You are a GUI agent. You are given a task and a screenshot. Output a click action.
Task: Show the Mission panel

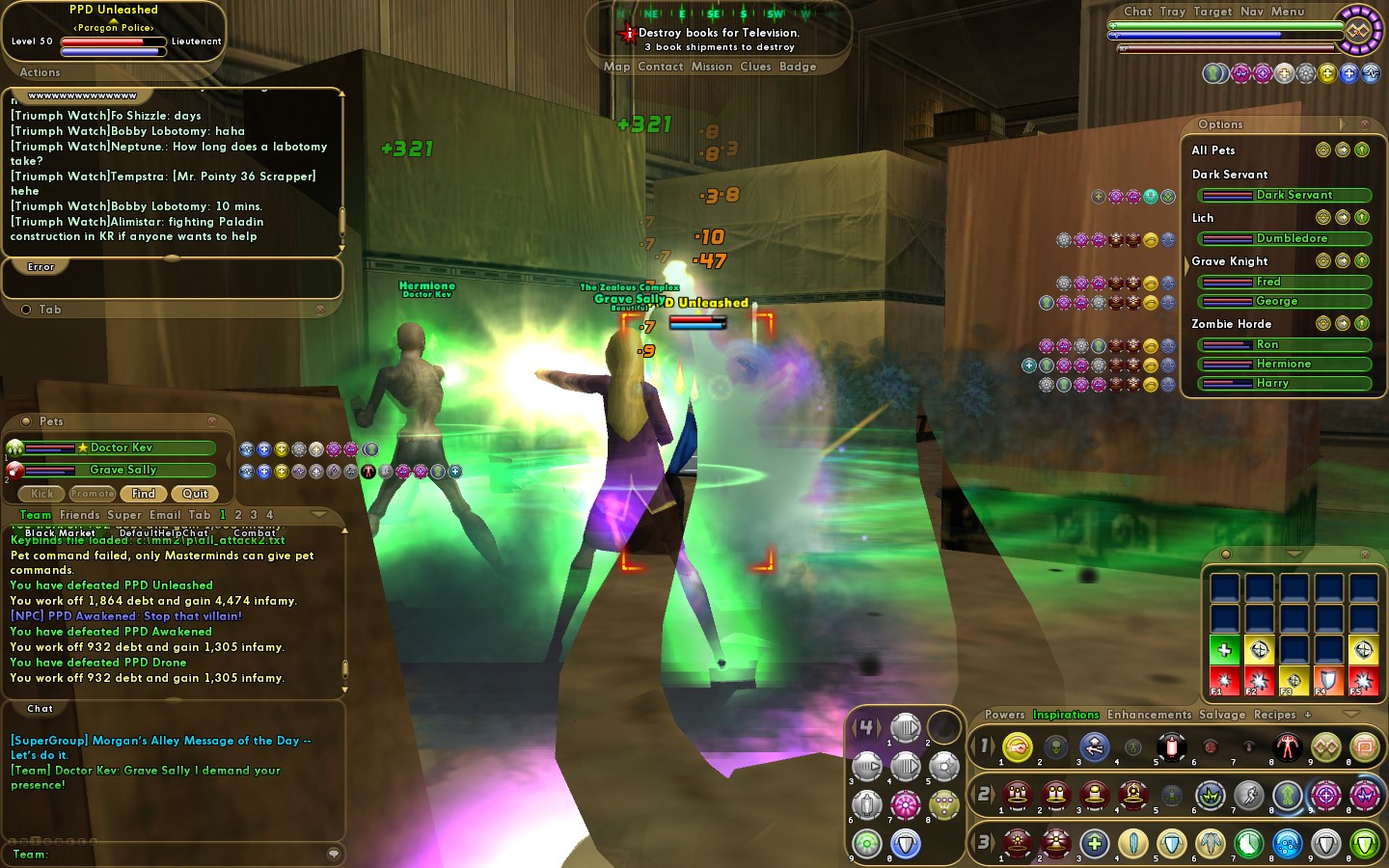[x=712, y=67]
